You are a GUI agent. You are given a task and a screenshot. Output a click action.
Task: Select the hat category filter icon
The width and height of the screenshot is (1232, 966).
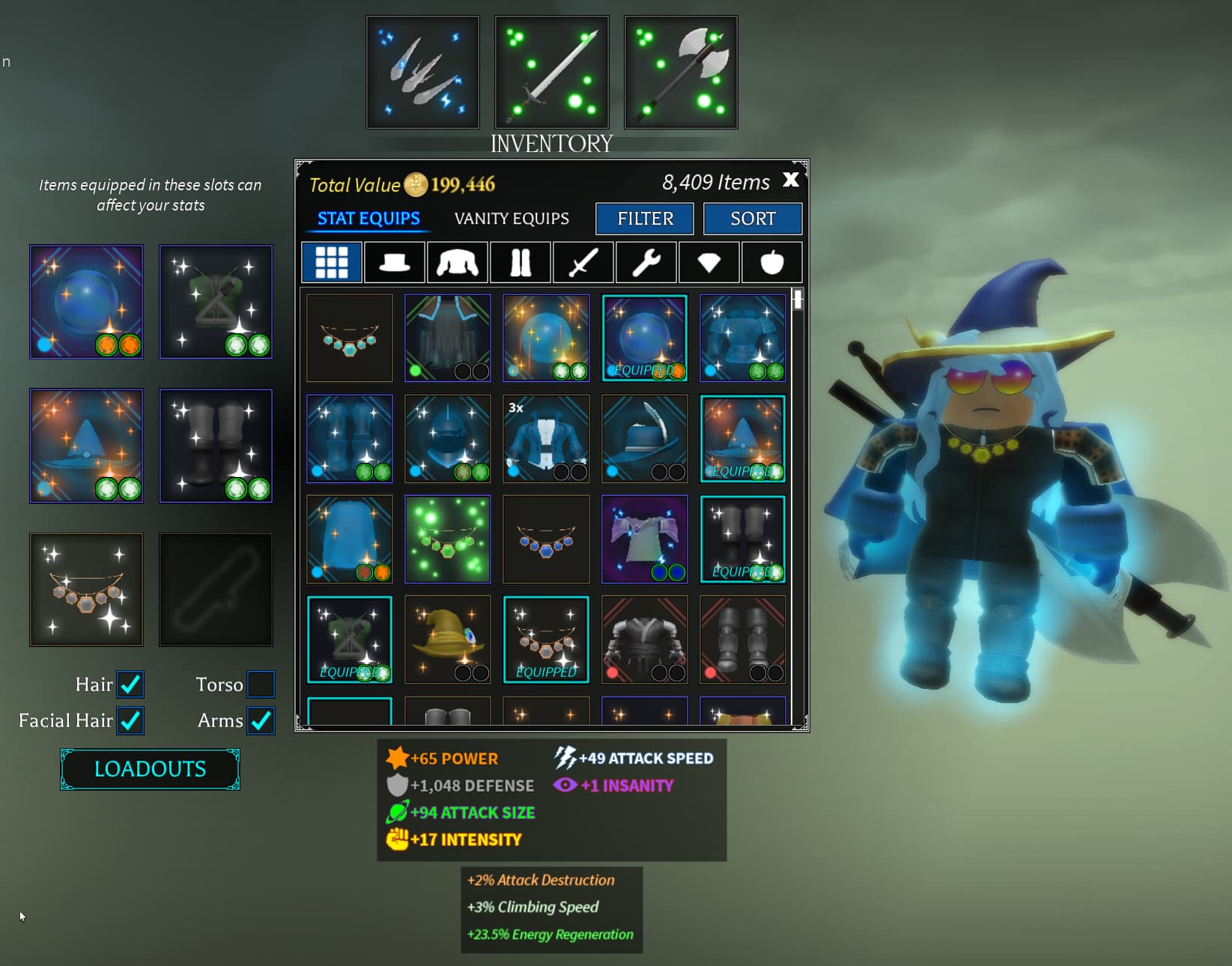tap(394, 262)
